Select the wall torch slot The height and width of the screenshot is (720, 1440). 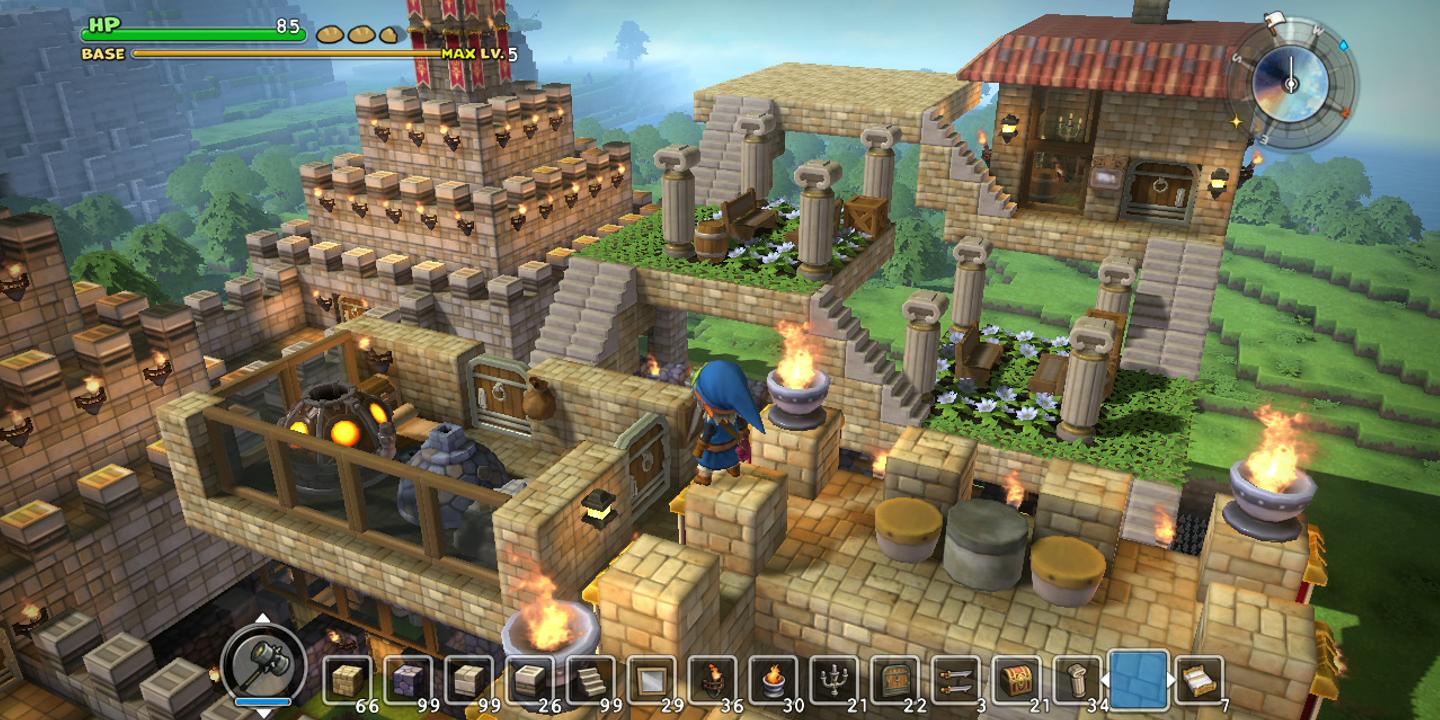click(x=712, y=681)
